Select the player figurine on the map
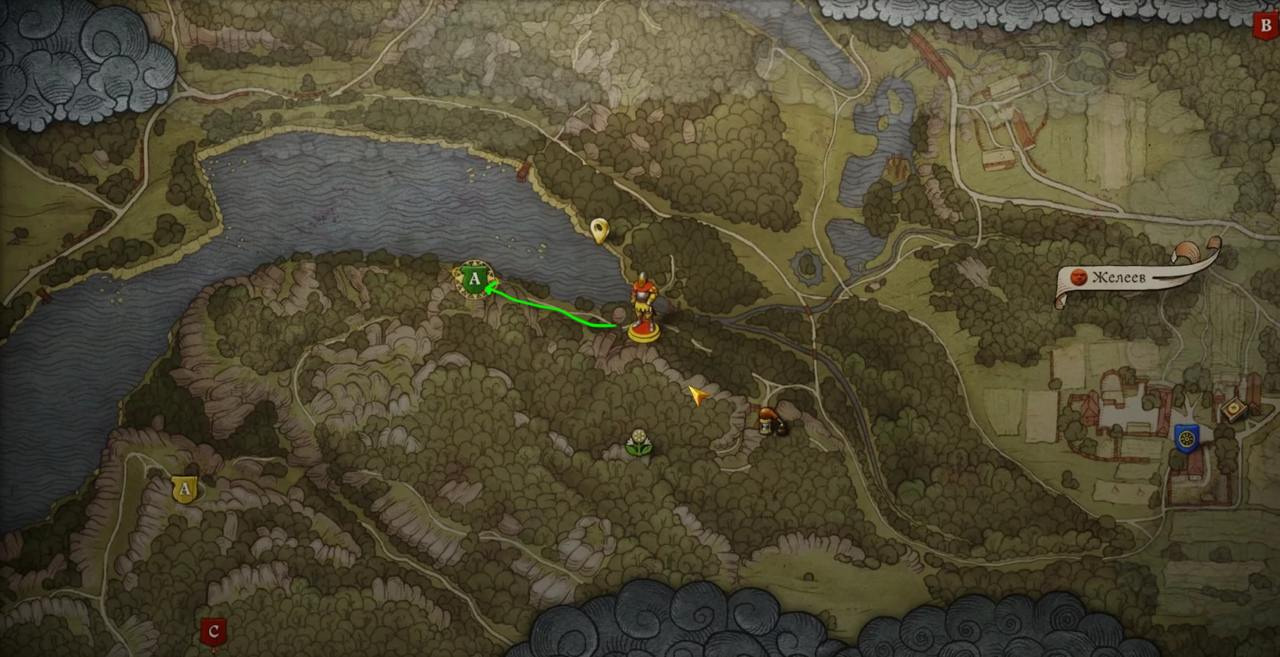The image size is (1280, 657). pyautogui.click(x=643, y=309)
